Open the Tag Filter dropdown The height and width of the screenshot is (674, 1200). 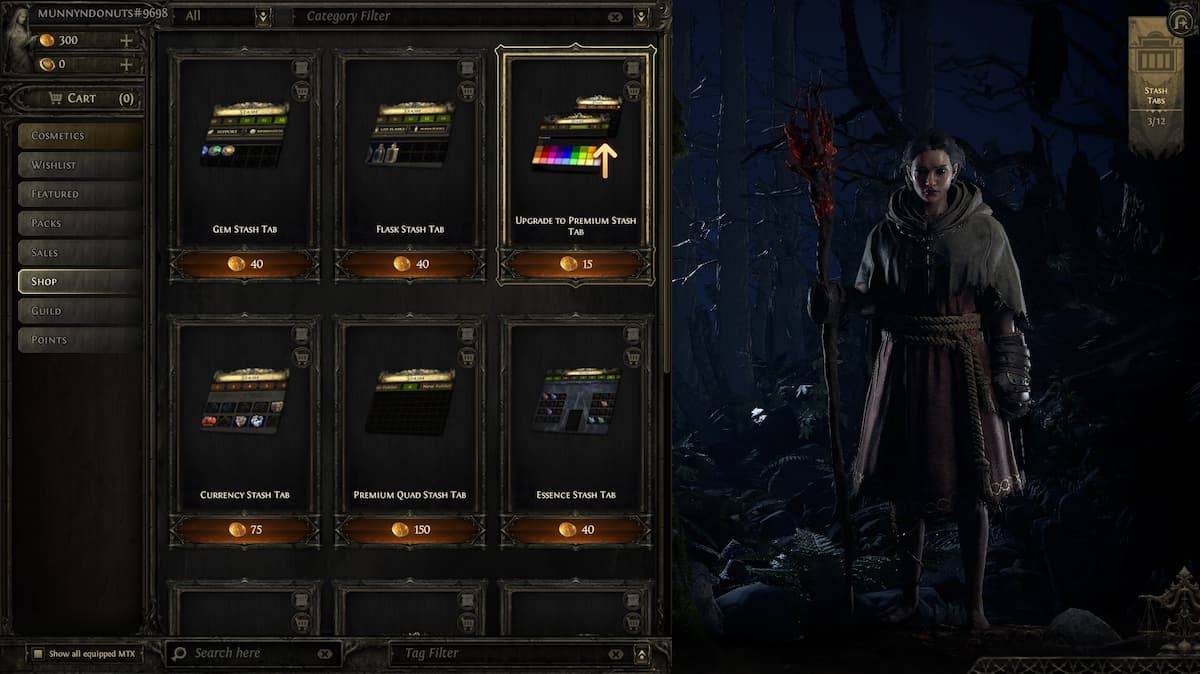pos(641,654)
